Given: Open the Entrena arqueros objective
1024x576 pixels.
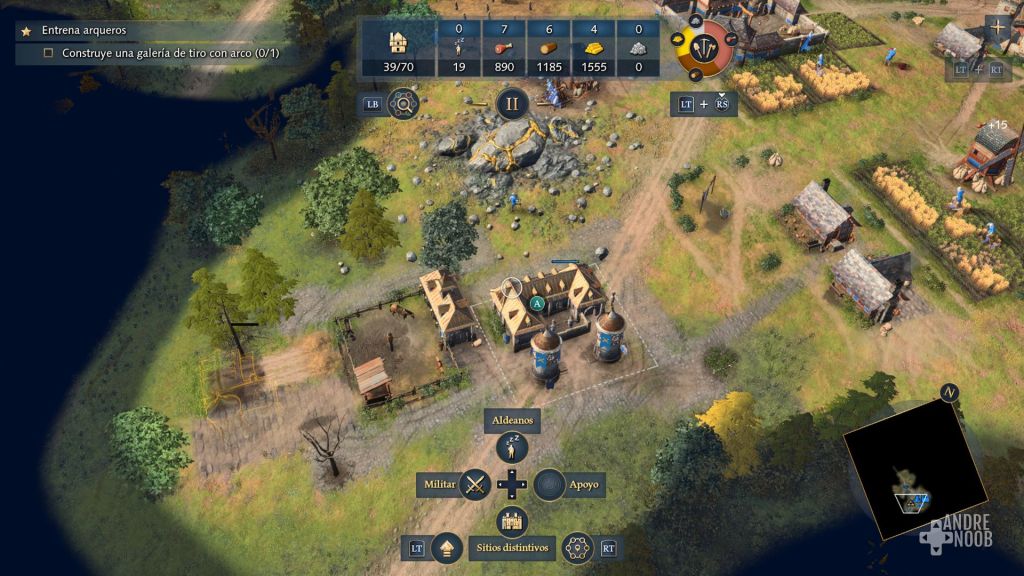Looking at the screenshot, I should [85, 31].
